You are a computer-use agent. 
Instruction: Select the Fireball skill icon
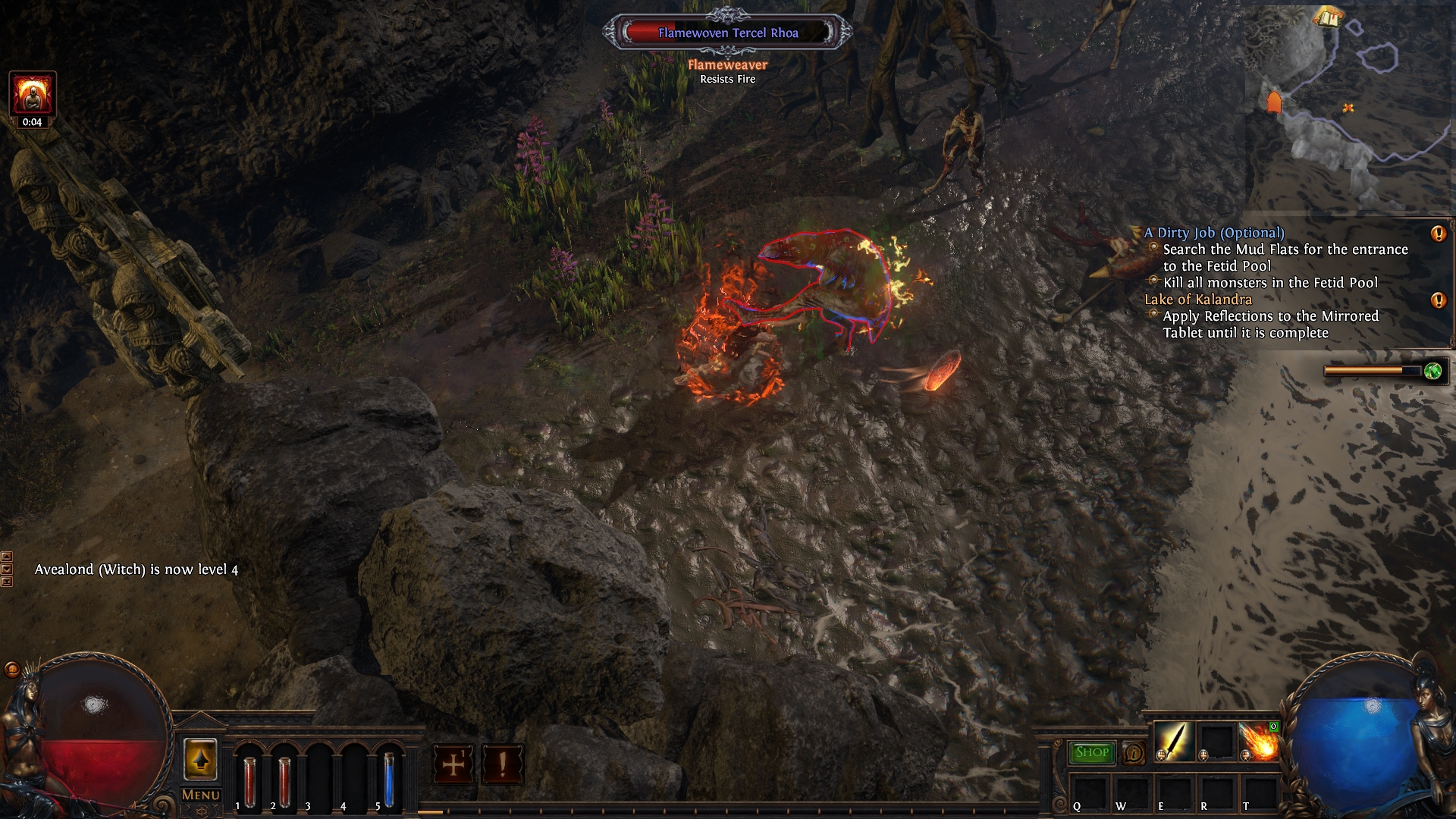[1259, 742]
